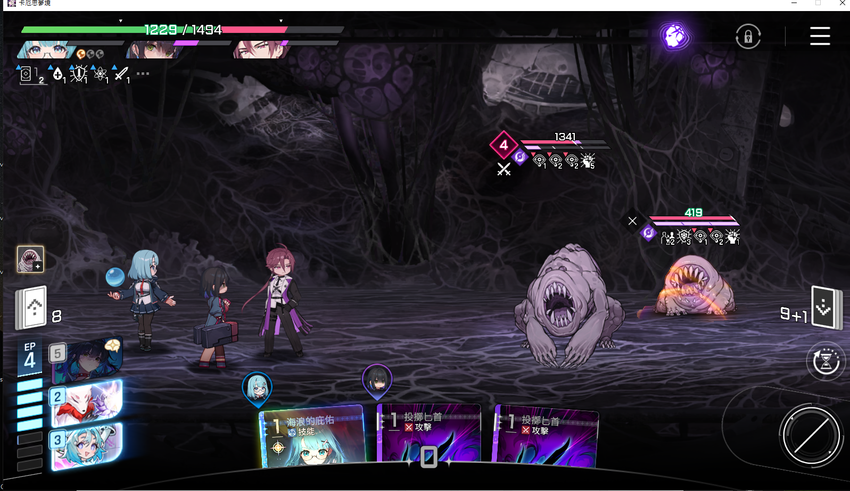Click the hourglass speed button
This screenshot has width=850, height=491.
tap(826, 362)
